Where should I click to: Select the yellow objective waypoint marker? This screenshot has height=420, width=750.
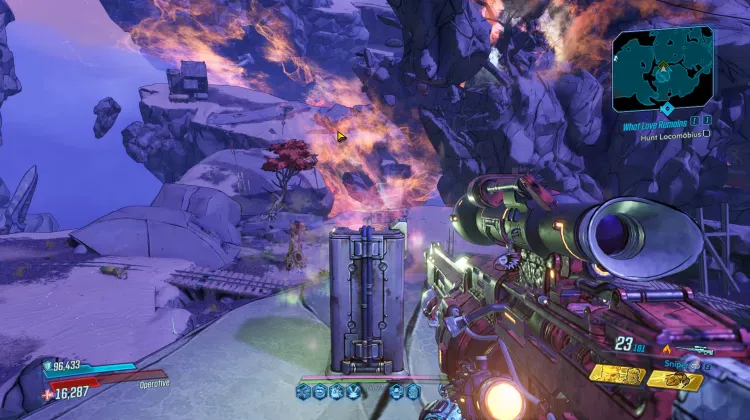pos(341,136)
